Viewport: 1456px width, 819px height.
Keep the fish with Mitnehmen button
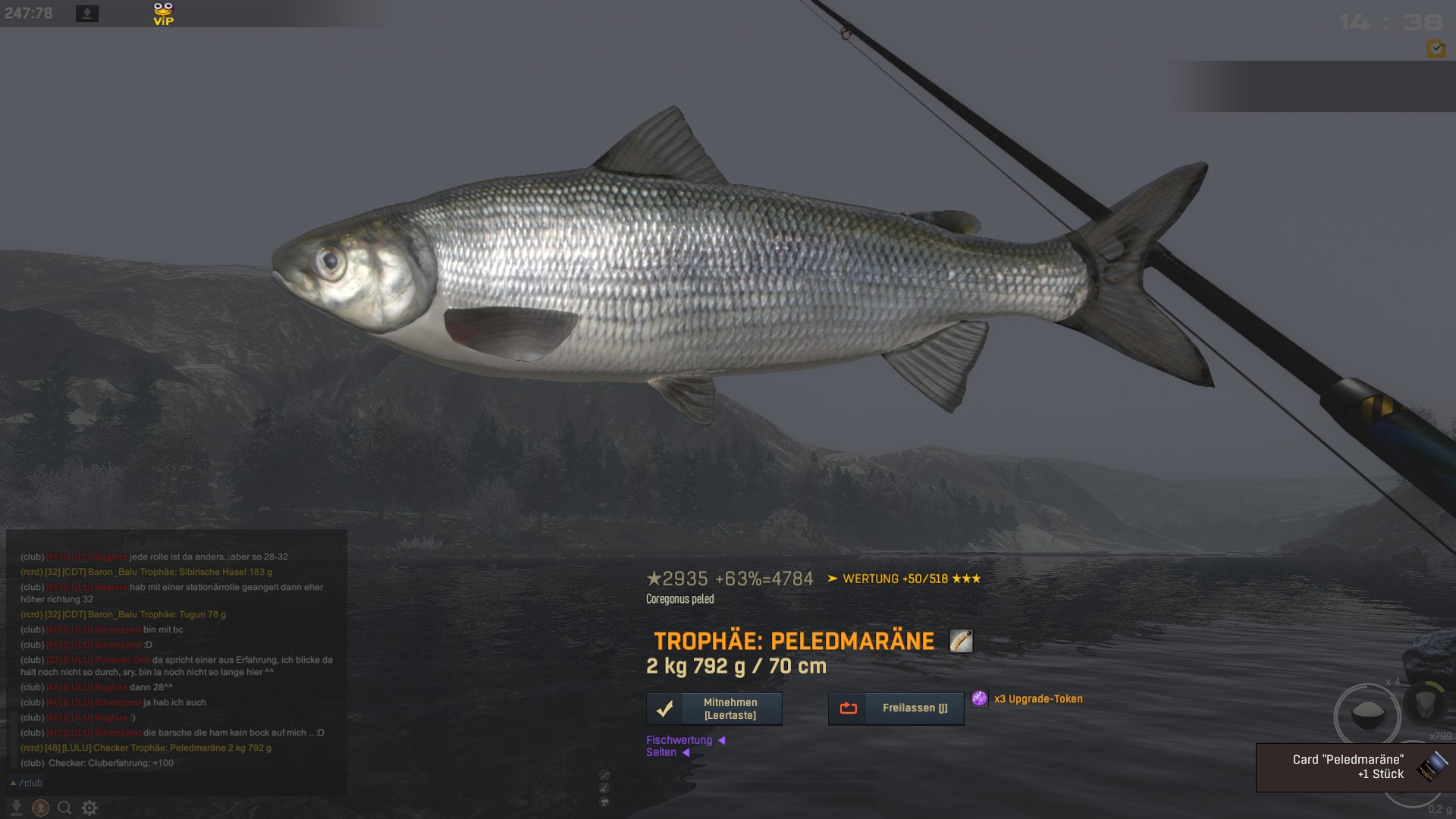tap(714, 709)
